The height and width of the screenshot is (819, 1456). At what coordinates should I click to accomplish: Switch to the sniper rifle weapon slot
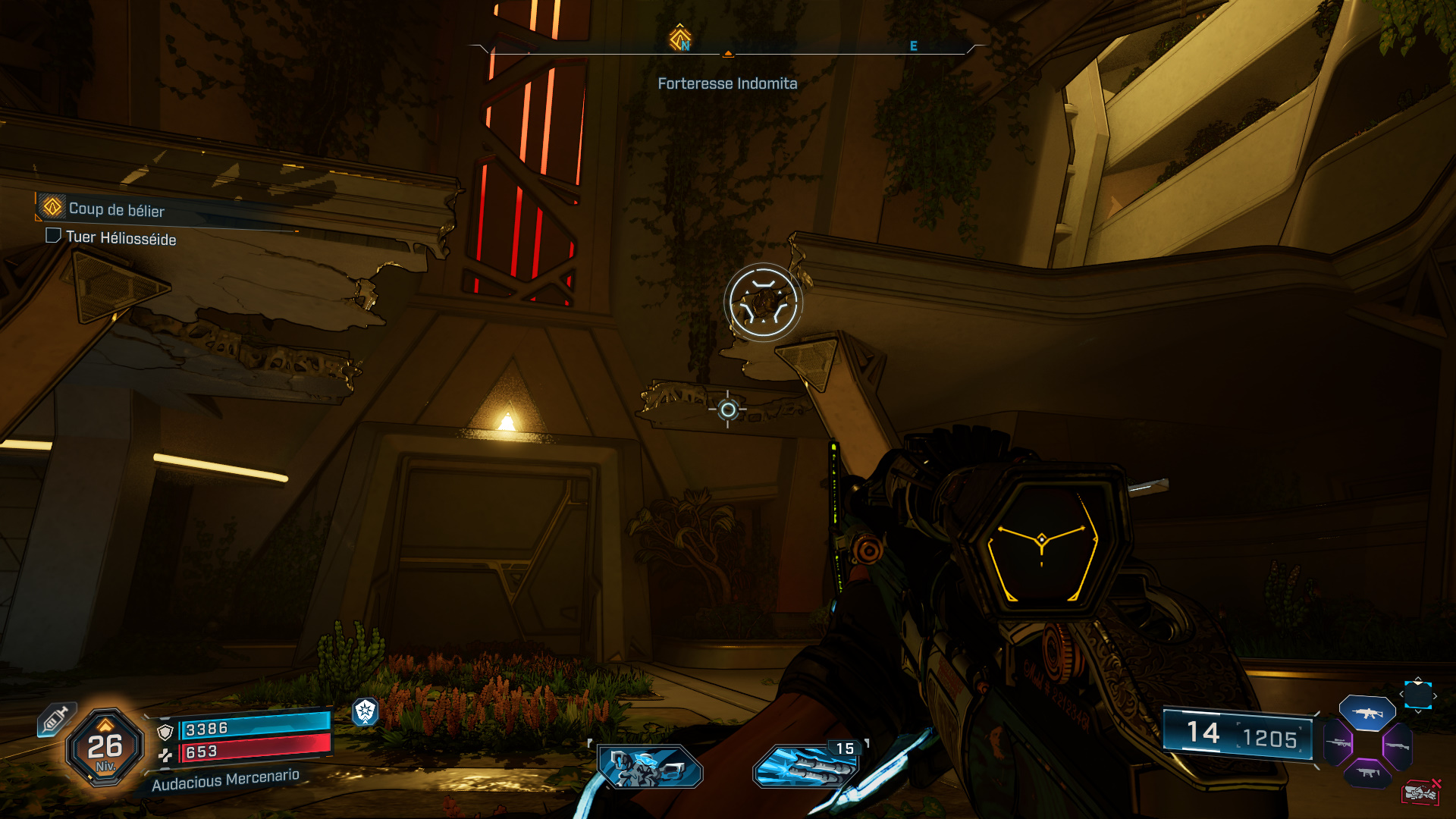tap(1338, 743)
